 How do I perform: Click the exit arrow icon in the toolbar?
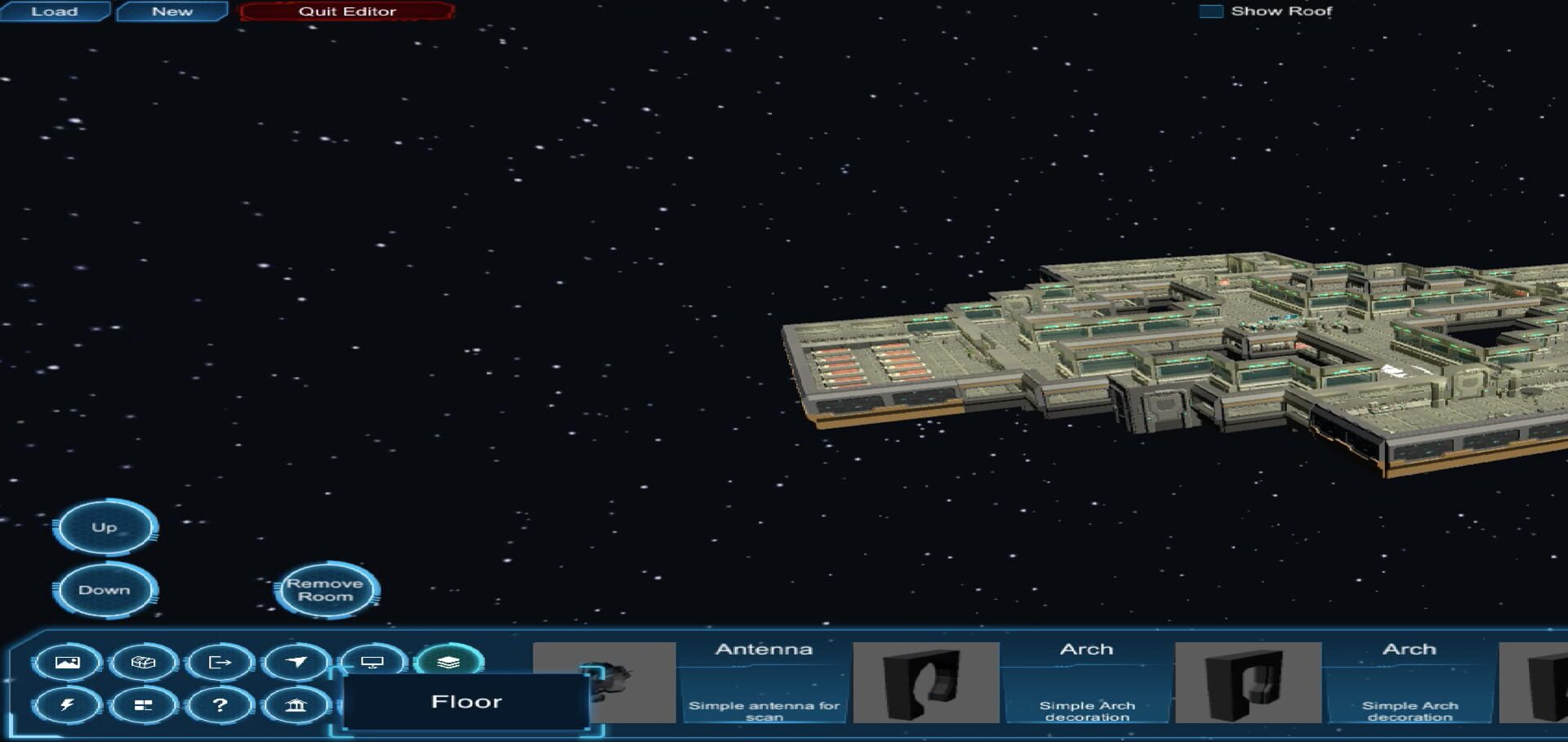click(220, 662)
